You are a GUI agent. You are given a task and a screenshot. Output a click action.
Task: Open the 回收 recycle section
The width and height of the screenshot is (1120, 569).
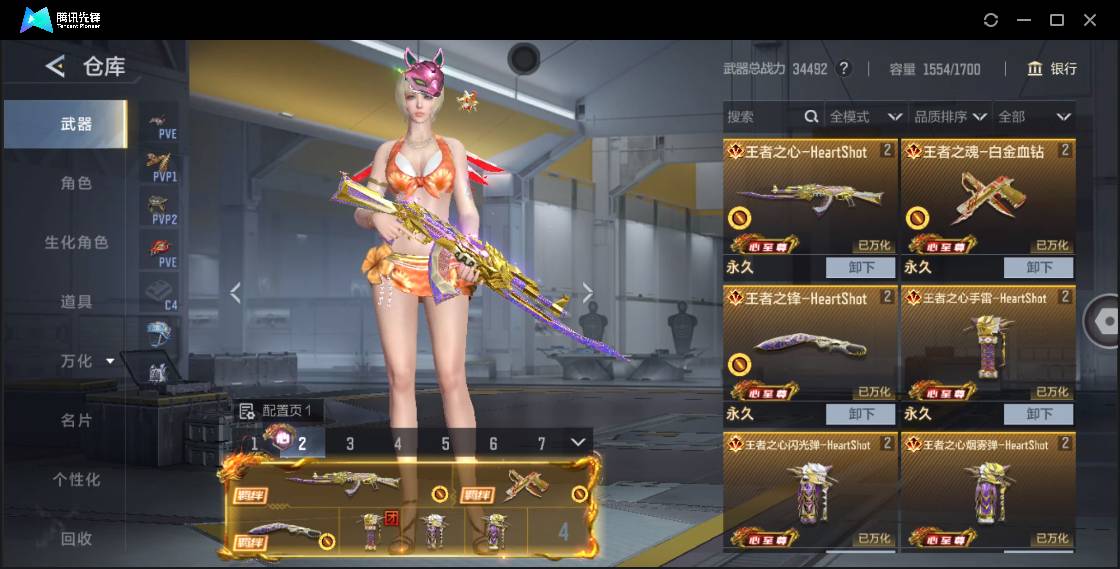click(x=76, y=538)
